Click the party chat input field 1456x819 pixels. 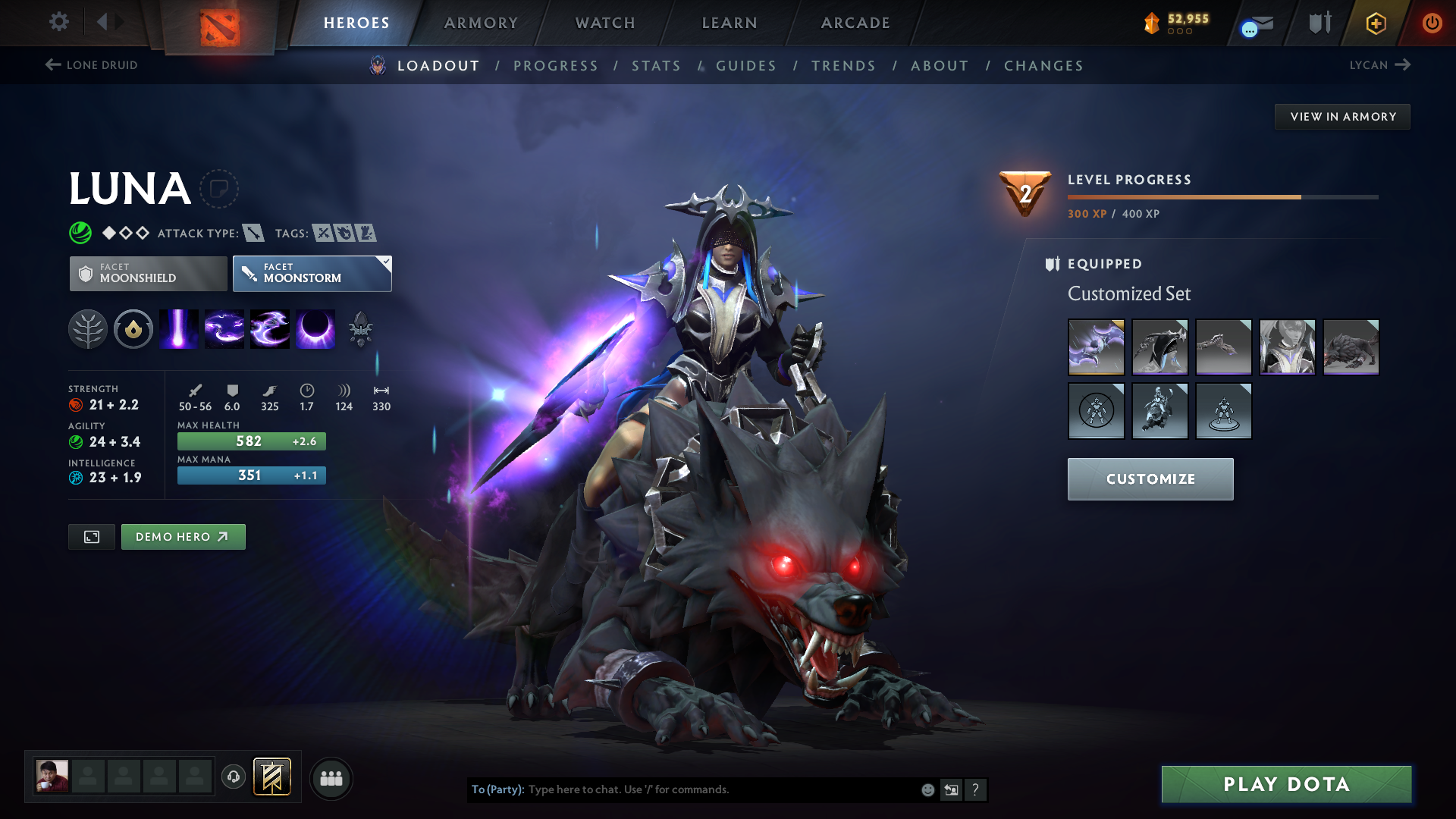720,789
